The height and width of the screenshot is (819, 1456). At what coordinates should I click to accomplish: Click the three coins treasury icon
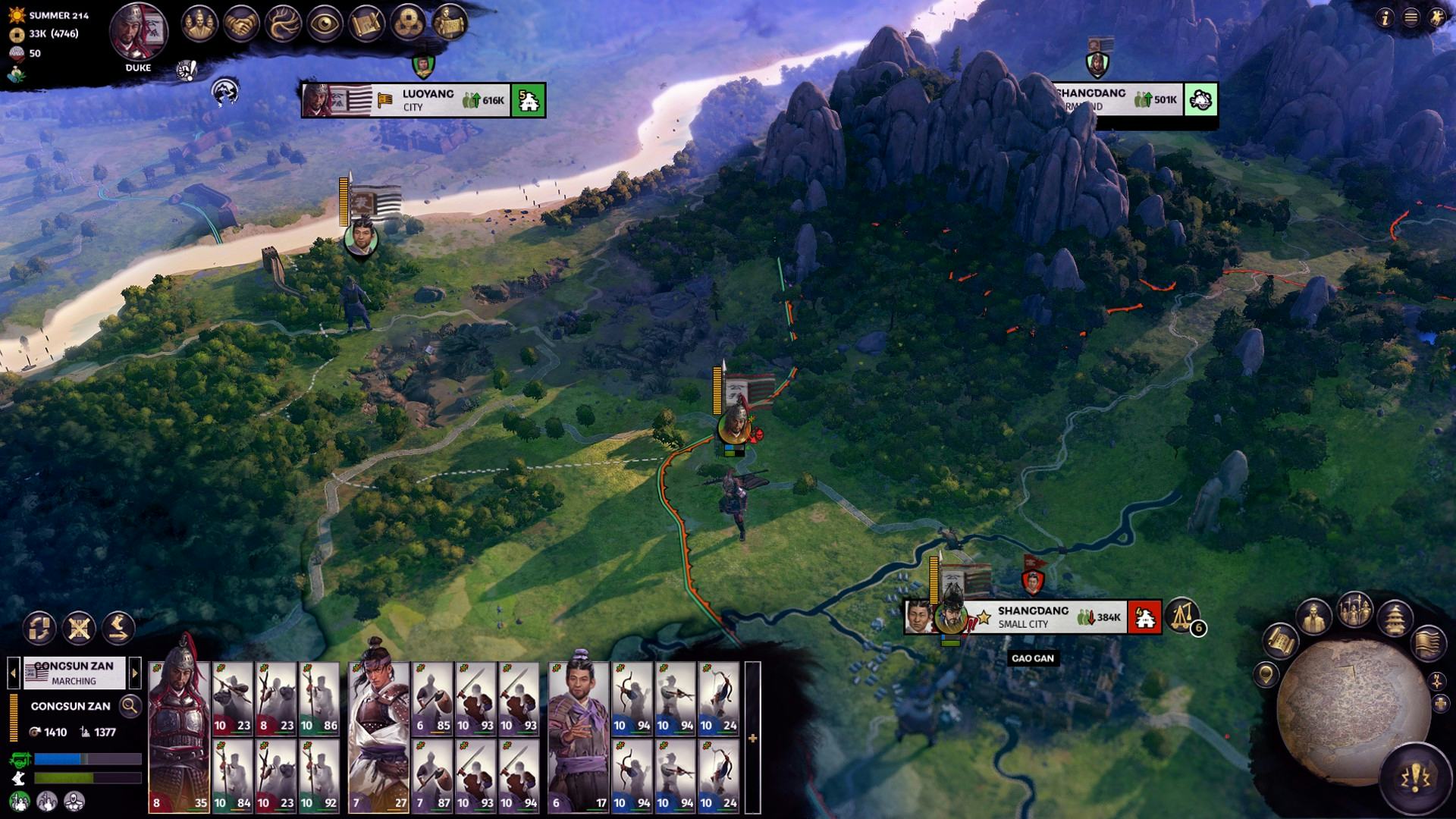[x=408, y=24]
